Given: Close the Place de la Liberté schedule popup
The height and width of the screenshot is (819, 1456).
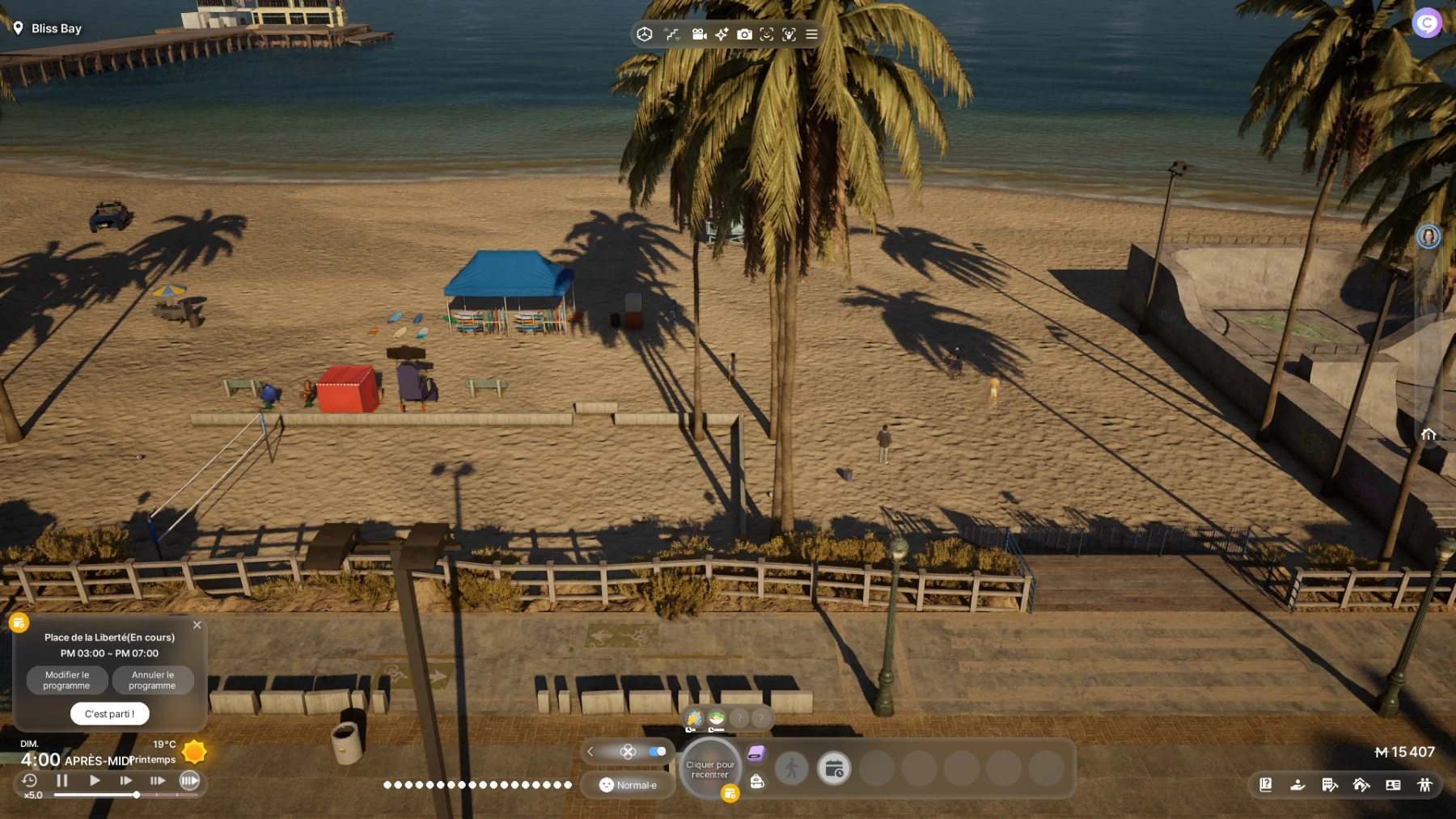Looking at the screenshot, I should [x=197, y=625].
